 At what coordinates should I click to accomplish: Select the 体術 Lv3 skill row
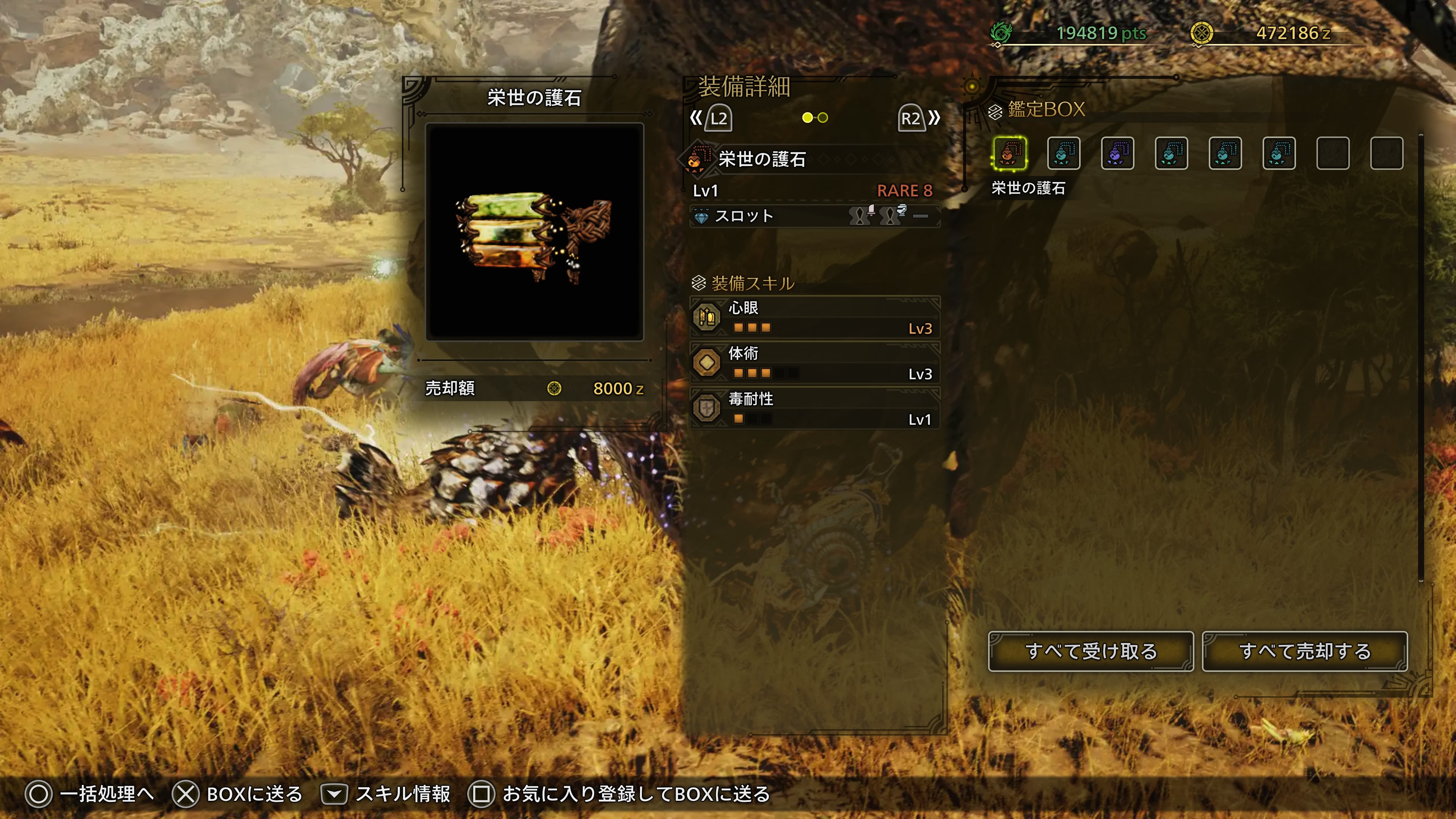click(x=814, y=364)
